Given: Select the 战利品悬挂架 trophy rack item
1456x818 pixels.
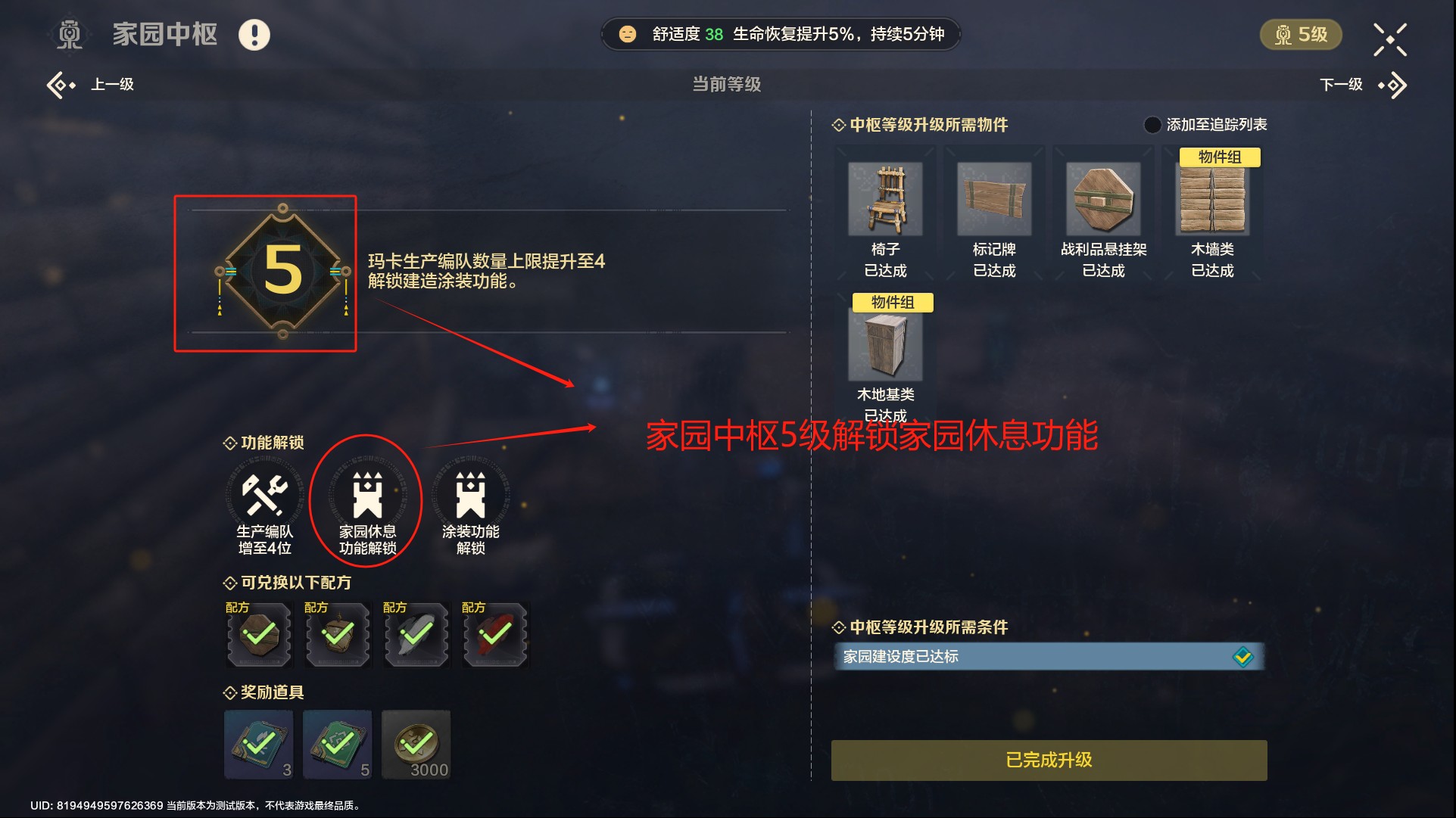Looking at the screenshot, I should [1103, 198].
